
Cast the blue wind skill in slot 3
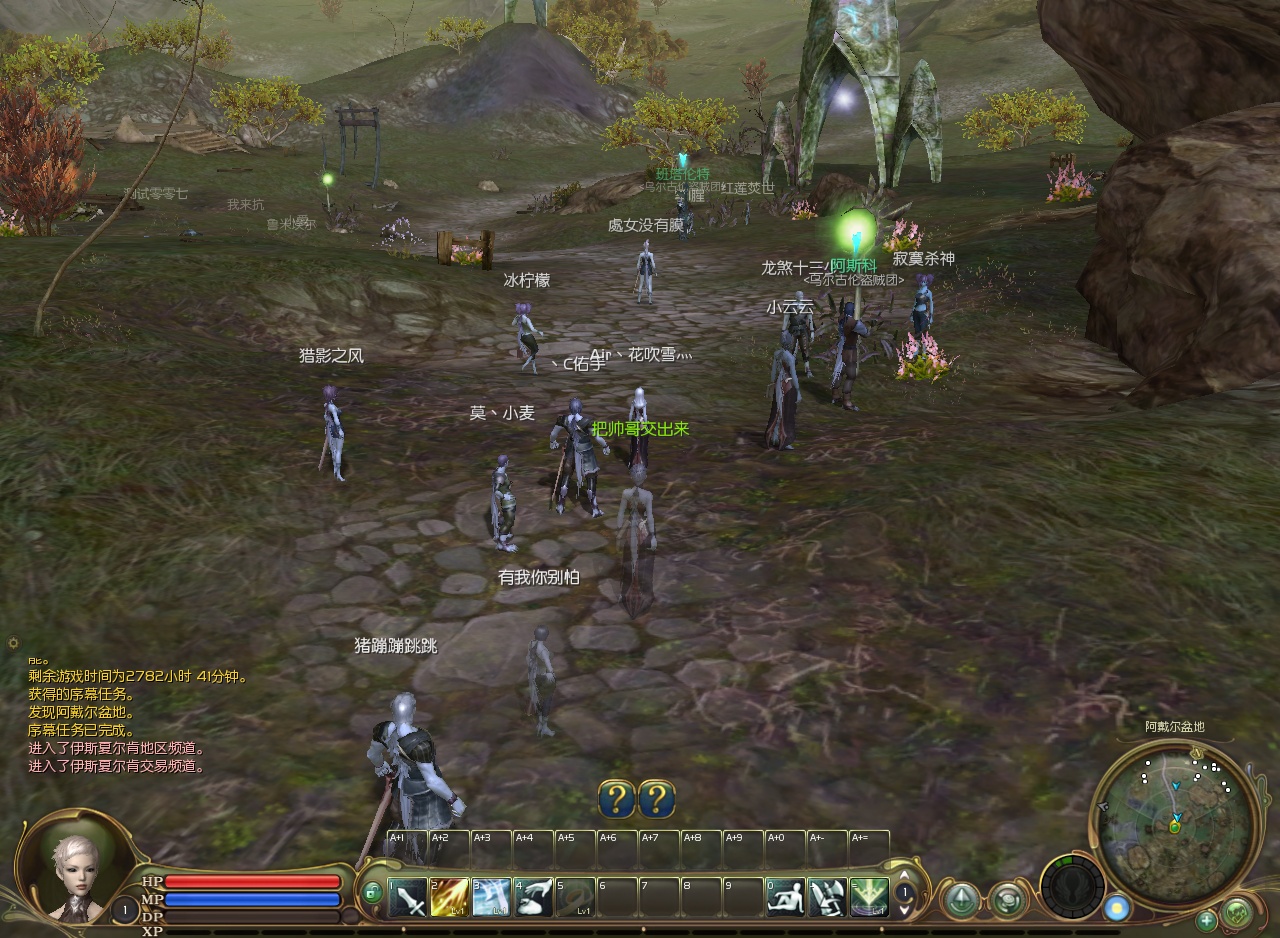[491, 898]
